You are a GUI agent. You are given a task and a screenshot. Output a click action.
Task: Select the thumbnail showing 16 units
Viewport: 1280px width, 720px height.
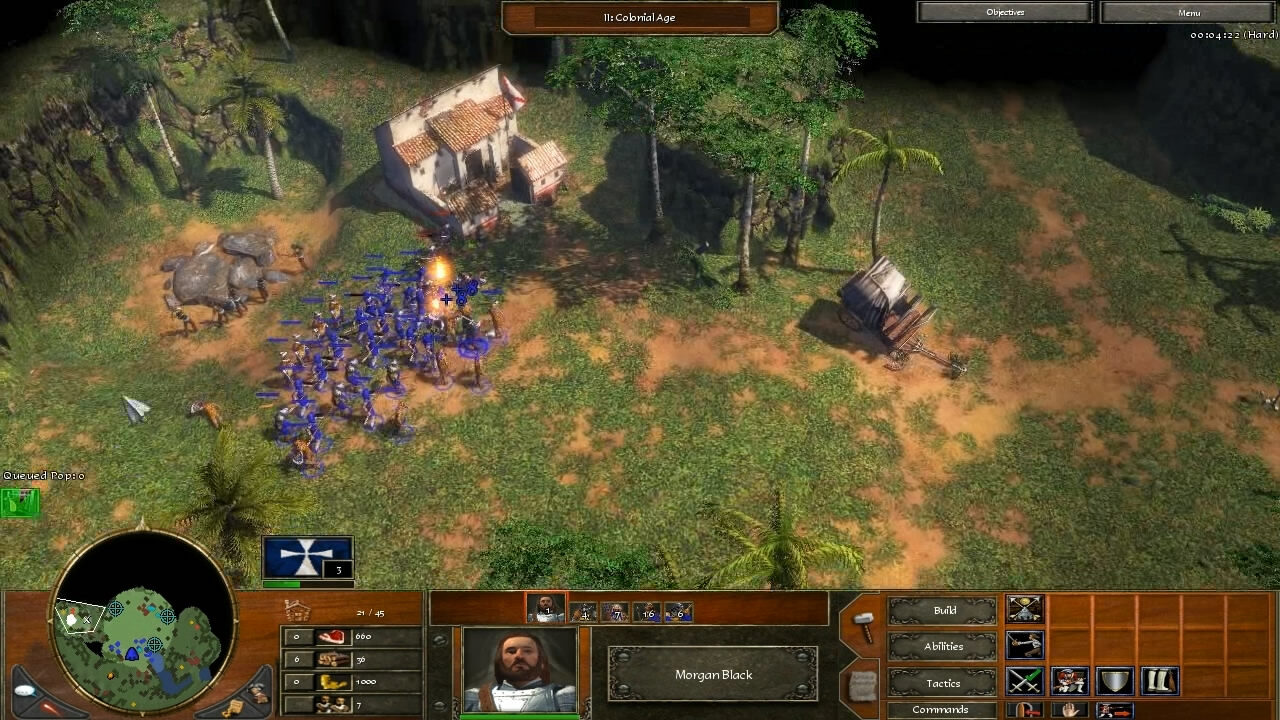[x=648, y=610]
